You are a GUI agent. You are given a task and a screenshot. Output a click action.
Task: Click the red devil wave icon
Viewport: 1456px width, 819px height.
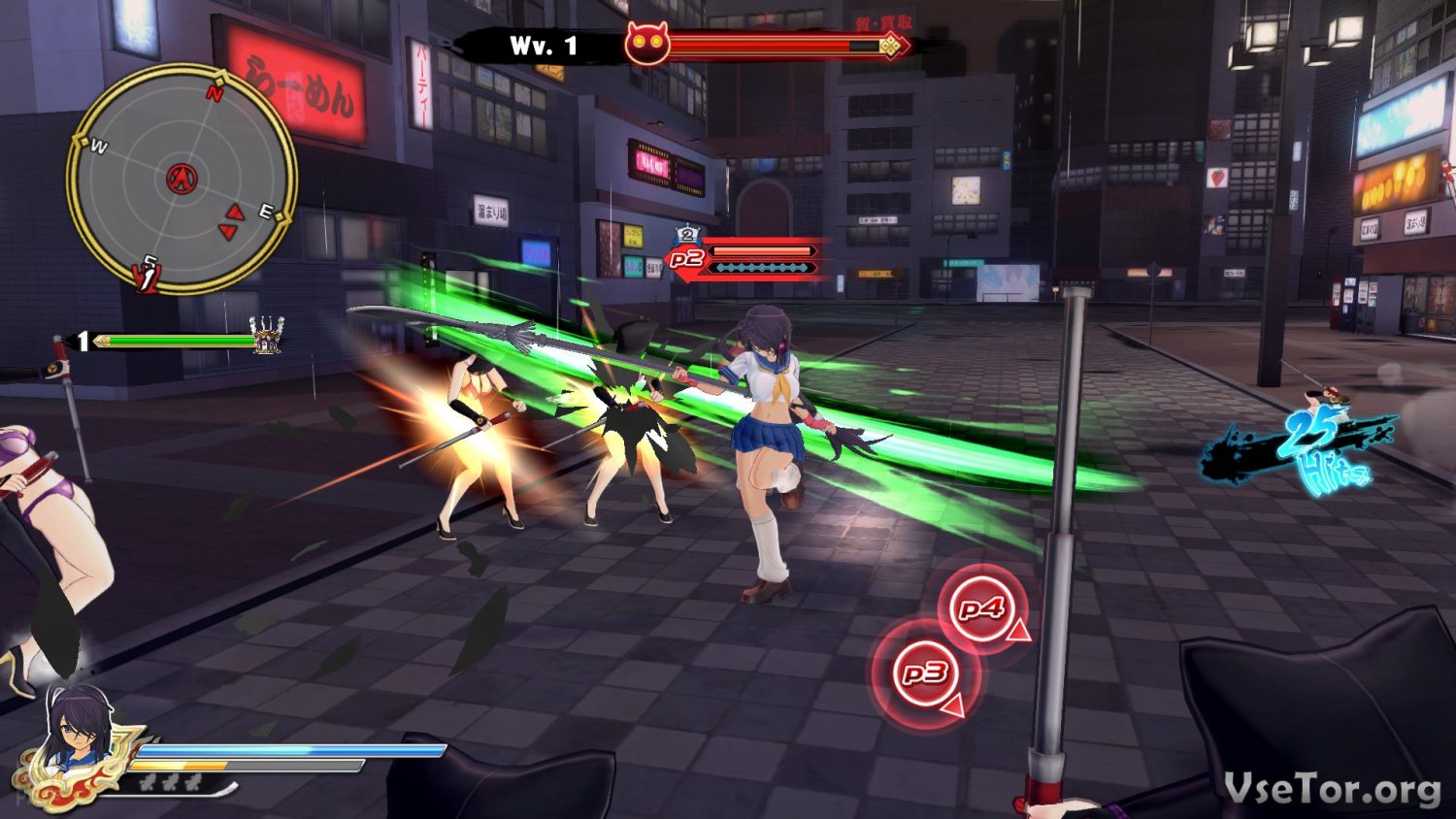[646, 45]
